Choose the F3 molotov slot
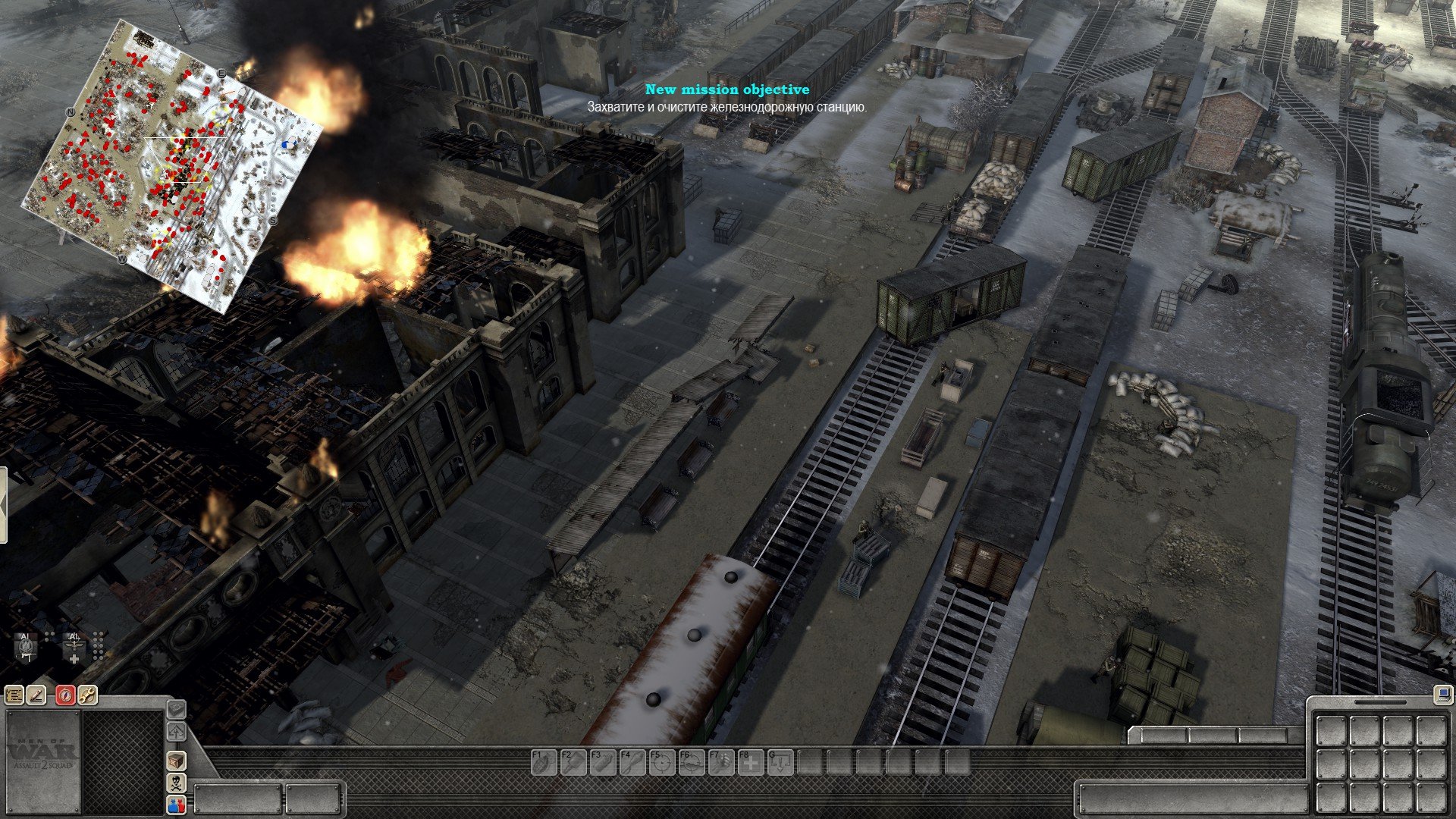This screenshot has width=1456, height=819. [601, 761]
